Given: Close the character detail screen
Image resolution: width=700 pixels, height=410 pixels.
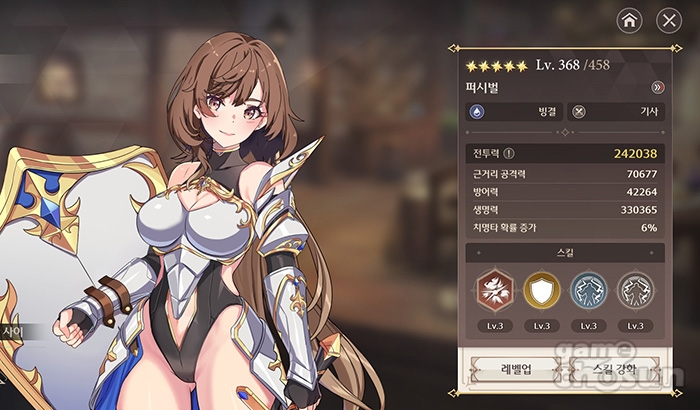Looking at the screenshot, I should tap(668, 20).
